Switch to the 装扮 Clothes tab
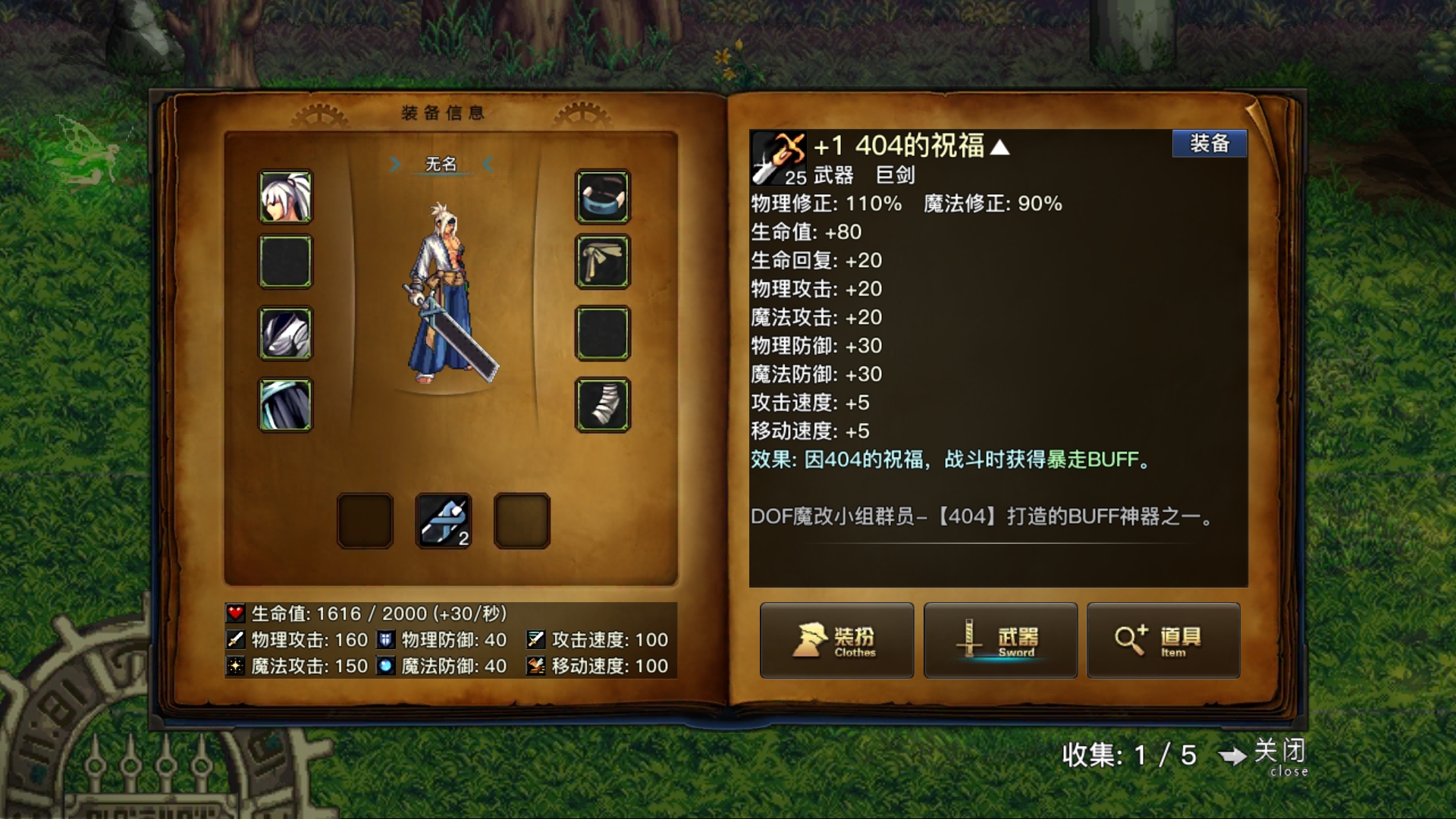Viewport: 1456px width, 819px height. pos(837,641)
